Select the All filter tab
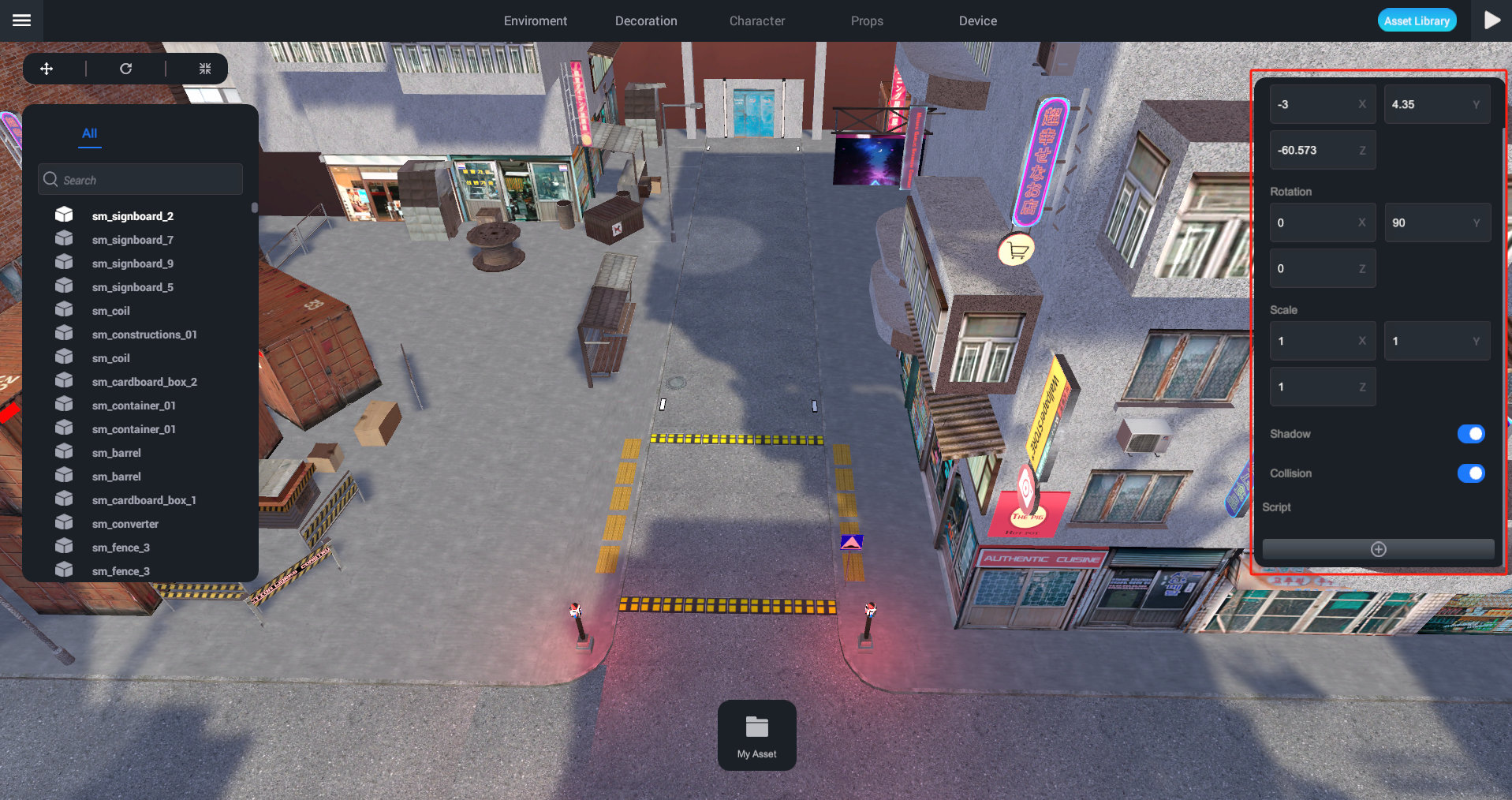Viewport: 1512px width, 800px height. point(90,133)
